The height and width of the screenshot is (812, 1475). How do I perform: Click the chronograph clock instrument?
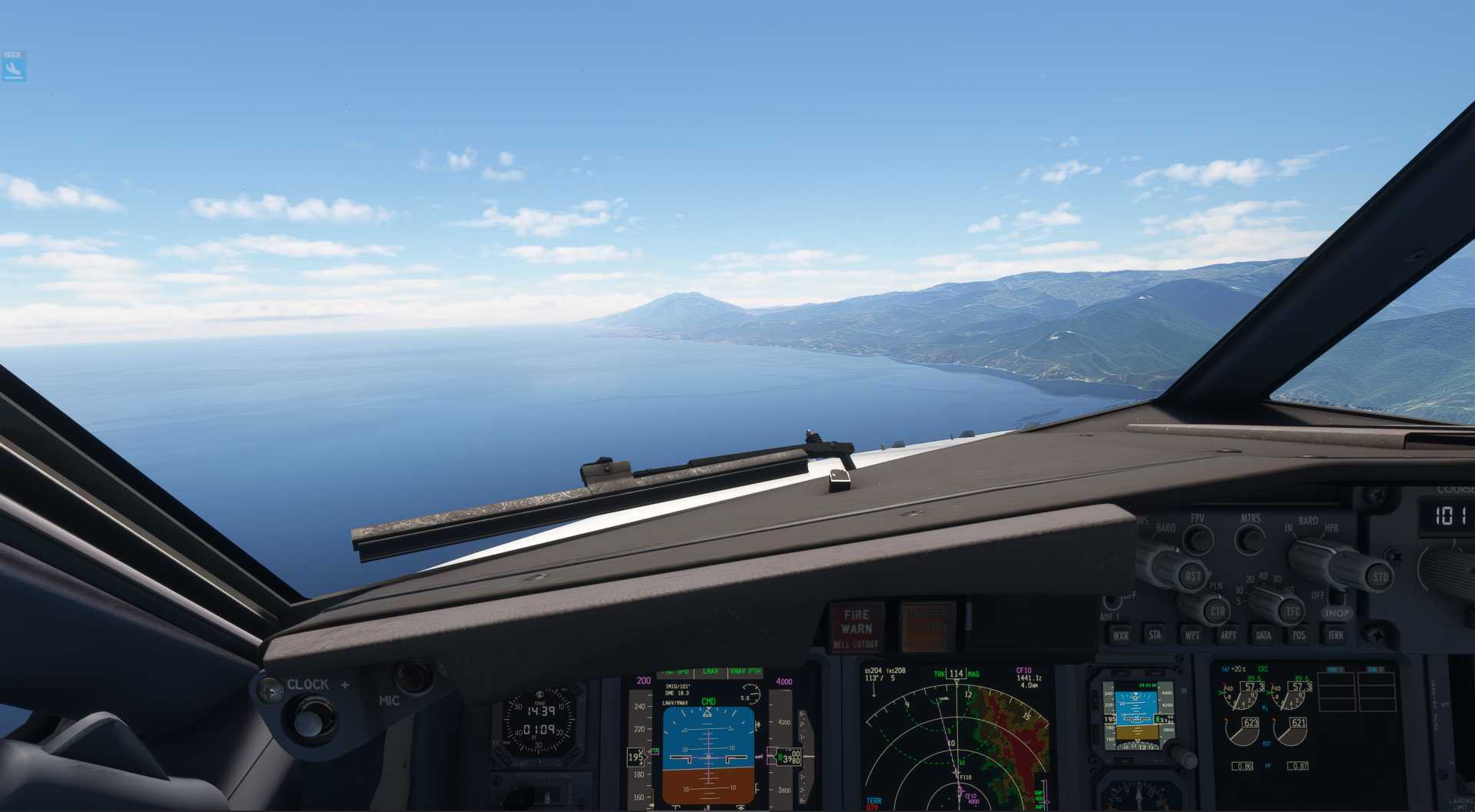[539, 721]
